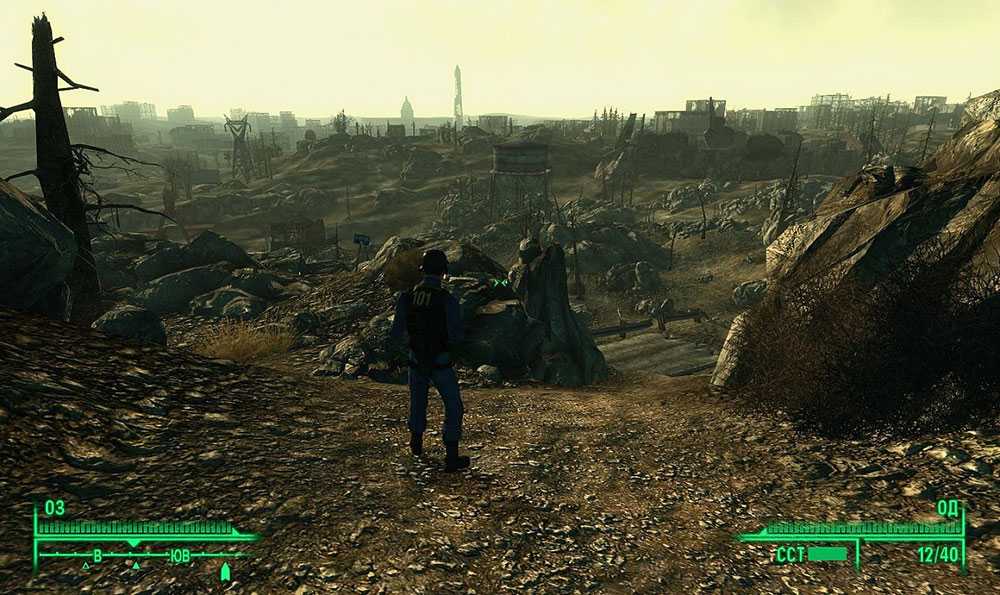Click the compass strip showing В and ЮВ
Screen dimensions: 1000x595
coord(140,555)
